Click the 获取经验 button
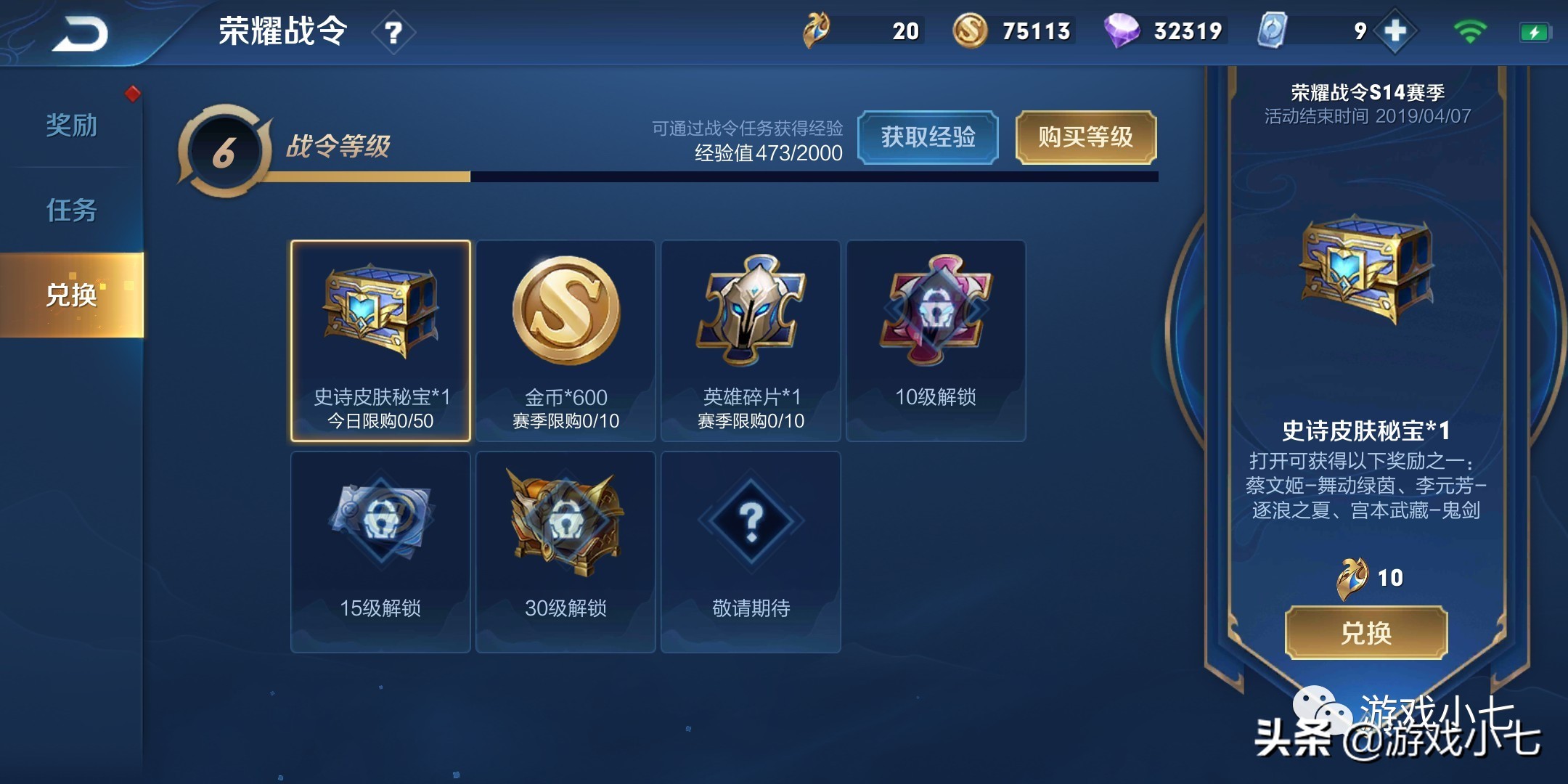1568x784 pixels. point(929,138)
